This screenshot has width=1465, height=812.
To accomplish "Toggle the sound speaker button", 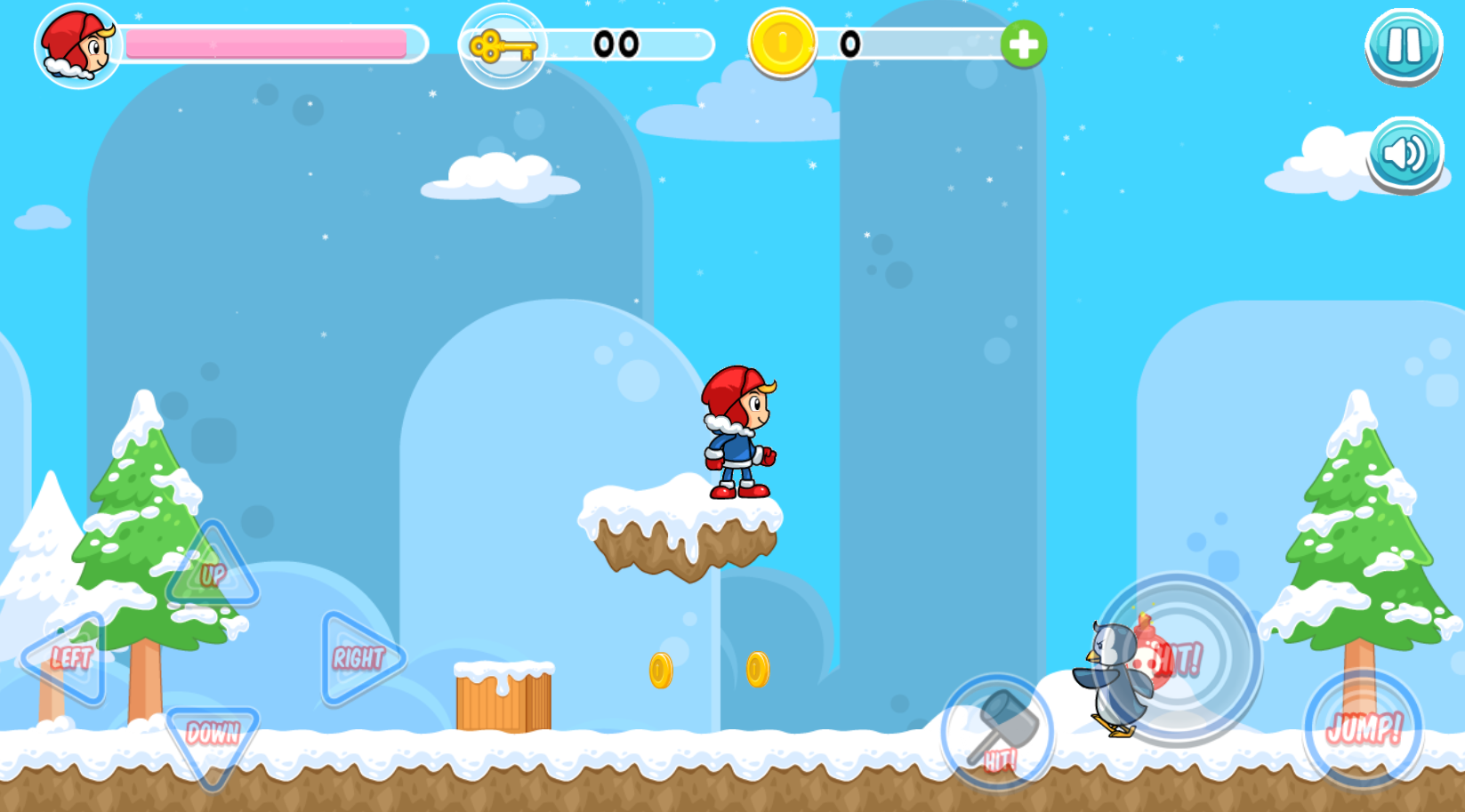I will [1404, 155].
